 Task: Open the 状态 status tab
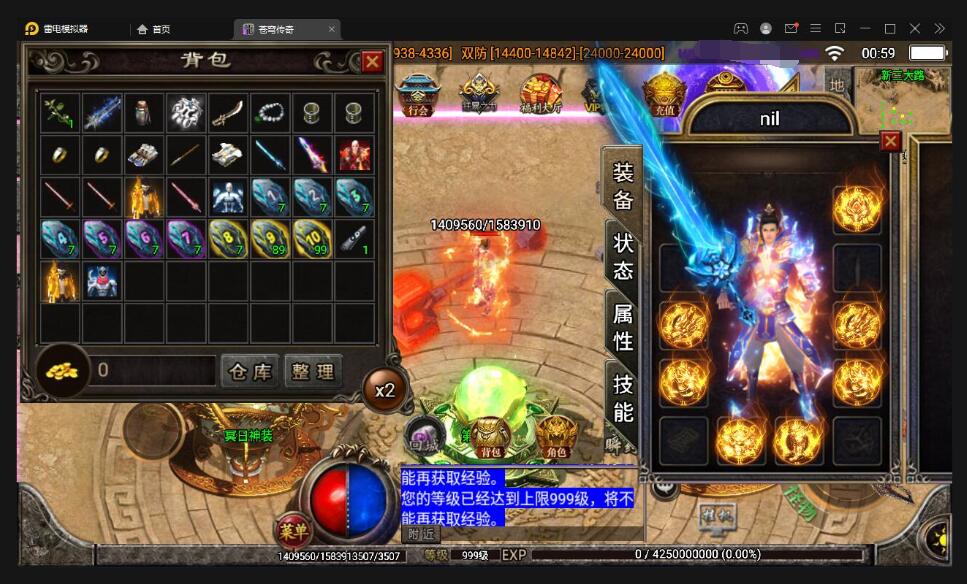(622, 257)
